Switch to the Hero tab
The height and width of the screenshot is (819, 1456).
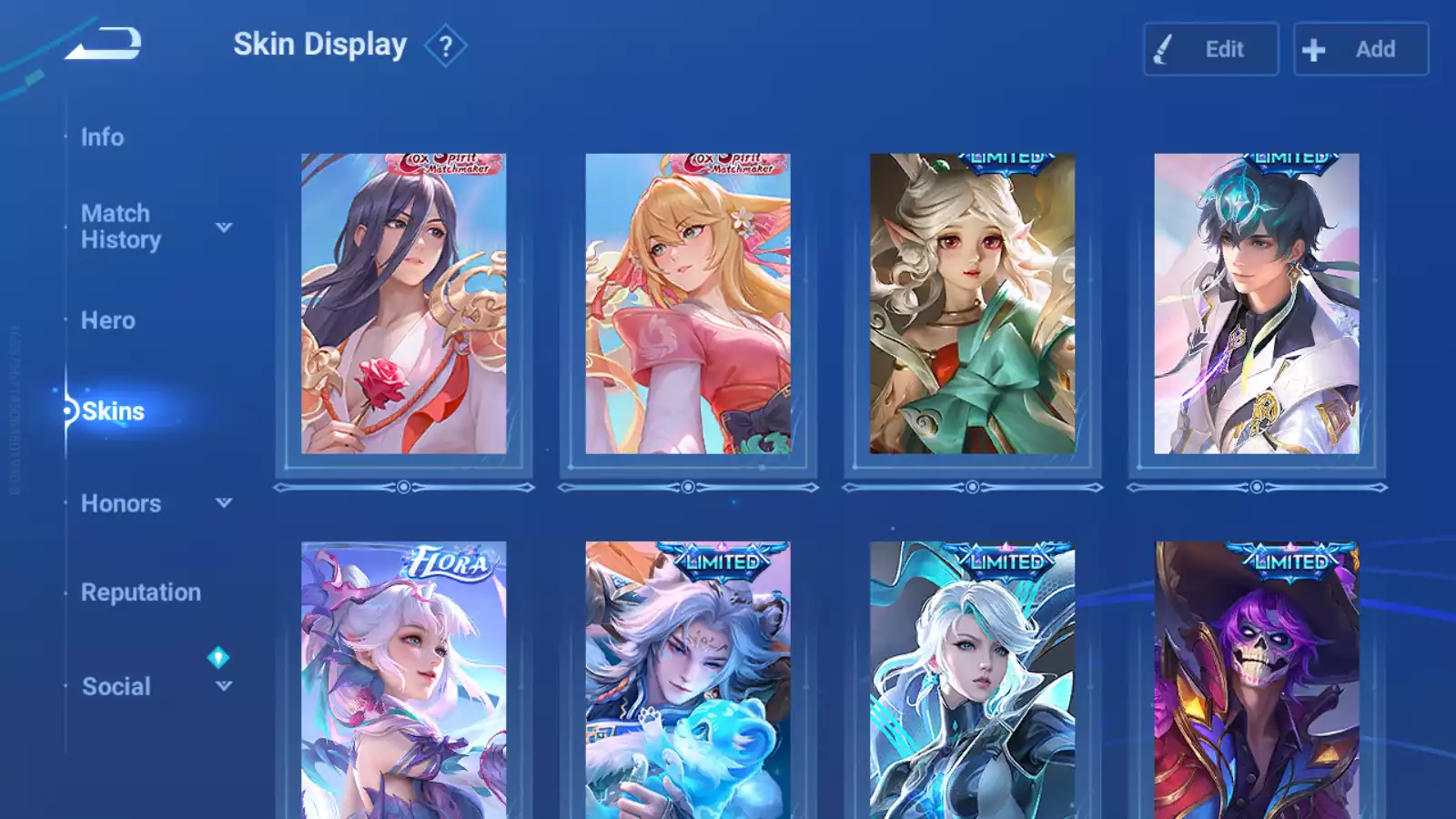coord(108,320)
